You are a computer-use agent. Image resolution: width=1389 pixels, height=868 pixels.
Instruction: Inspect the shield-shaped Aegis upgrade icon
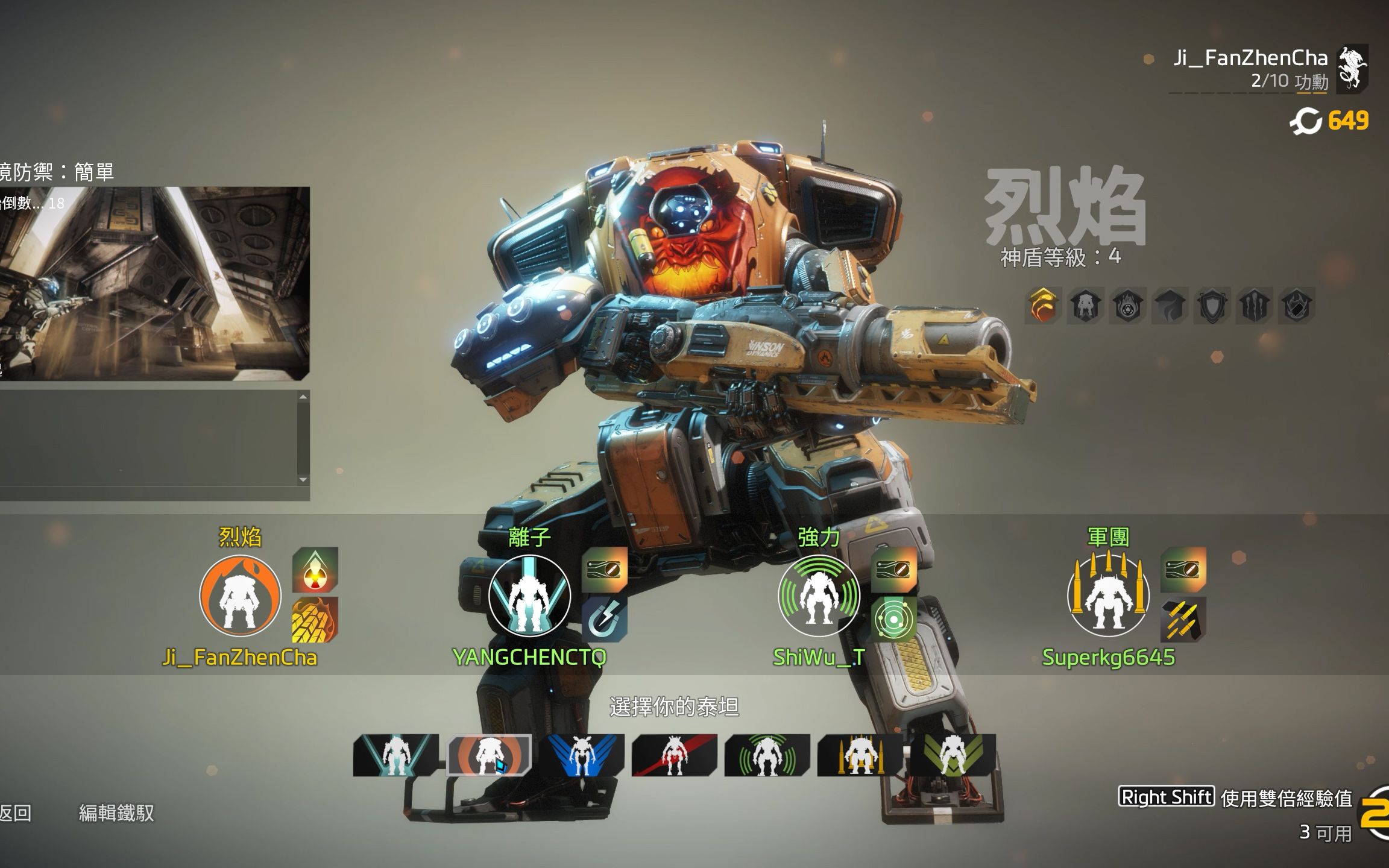1212,305
